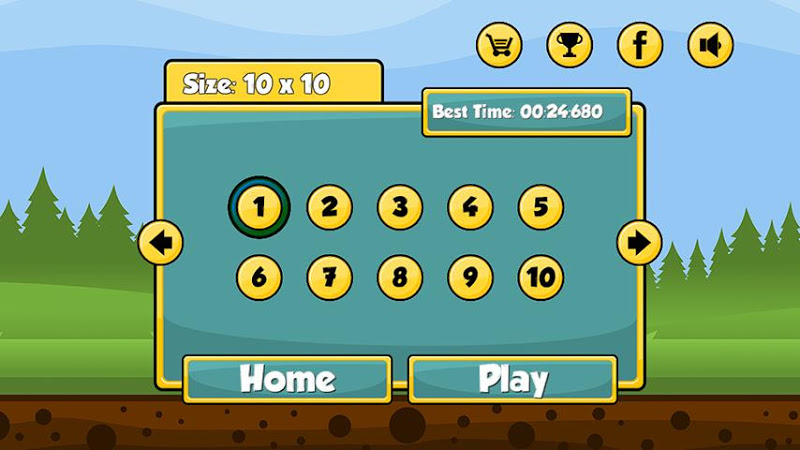Screen dimensions: 800x450
Task: Select level 10
Action: point(540,276)
